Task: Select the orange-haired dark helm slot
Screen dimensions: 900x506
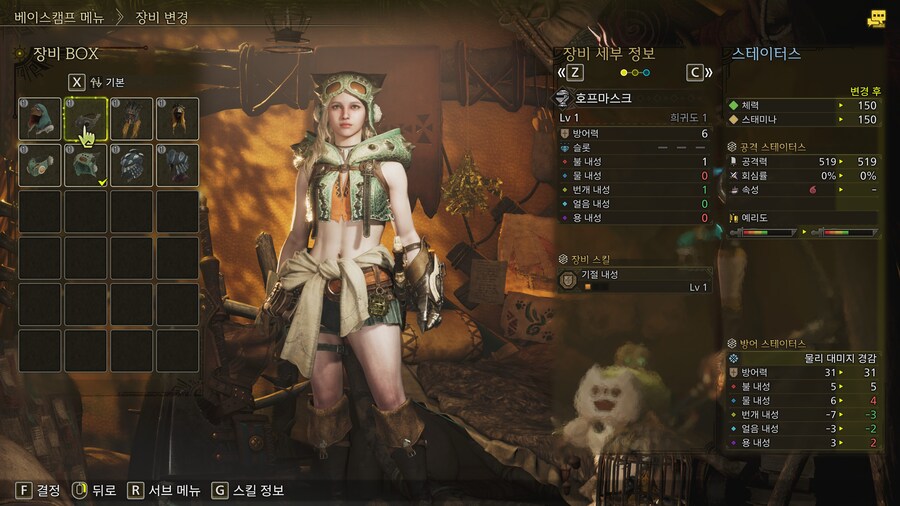Action: (x=178, y=119)
